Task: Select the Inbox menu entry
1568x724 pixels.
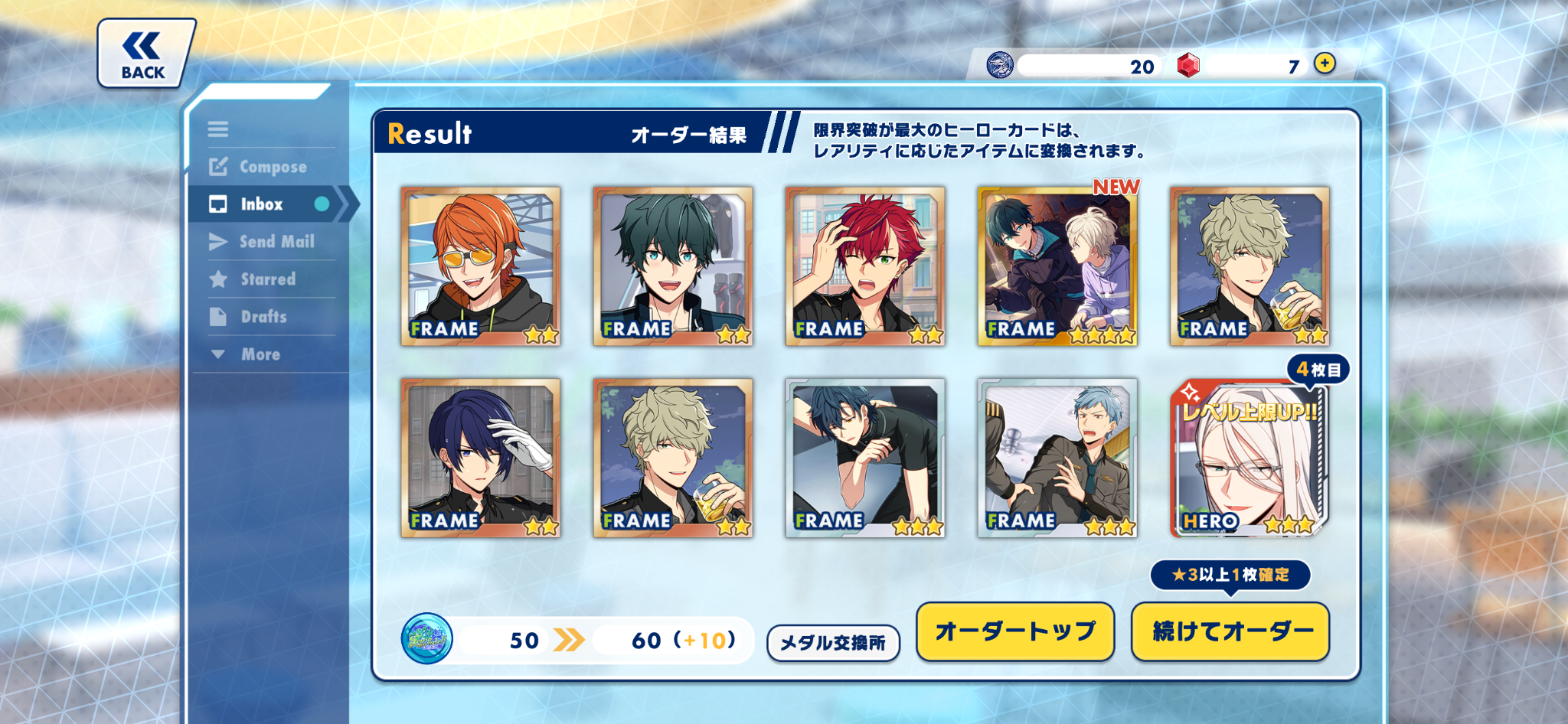Action: (x=262, y=204)
